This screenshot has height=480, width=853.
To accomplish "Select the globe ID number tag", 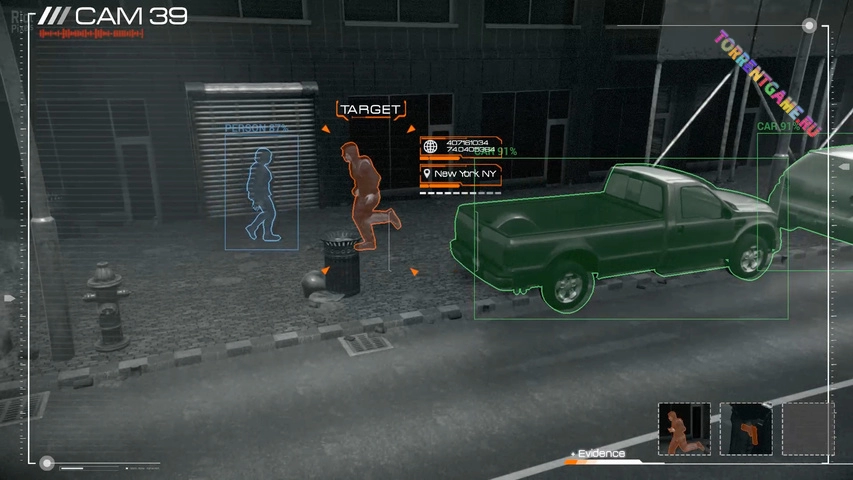I will (459, 147).
